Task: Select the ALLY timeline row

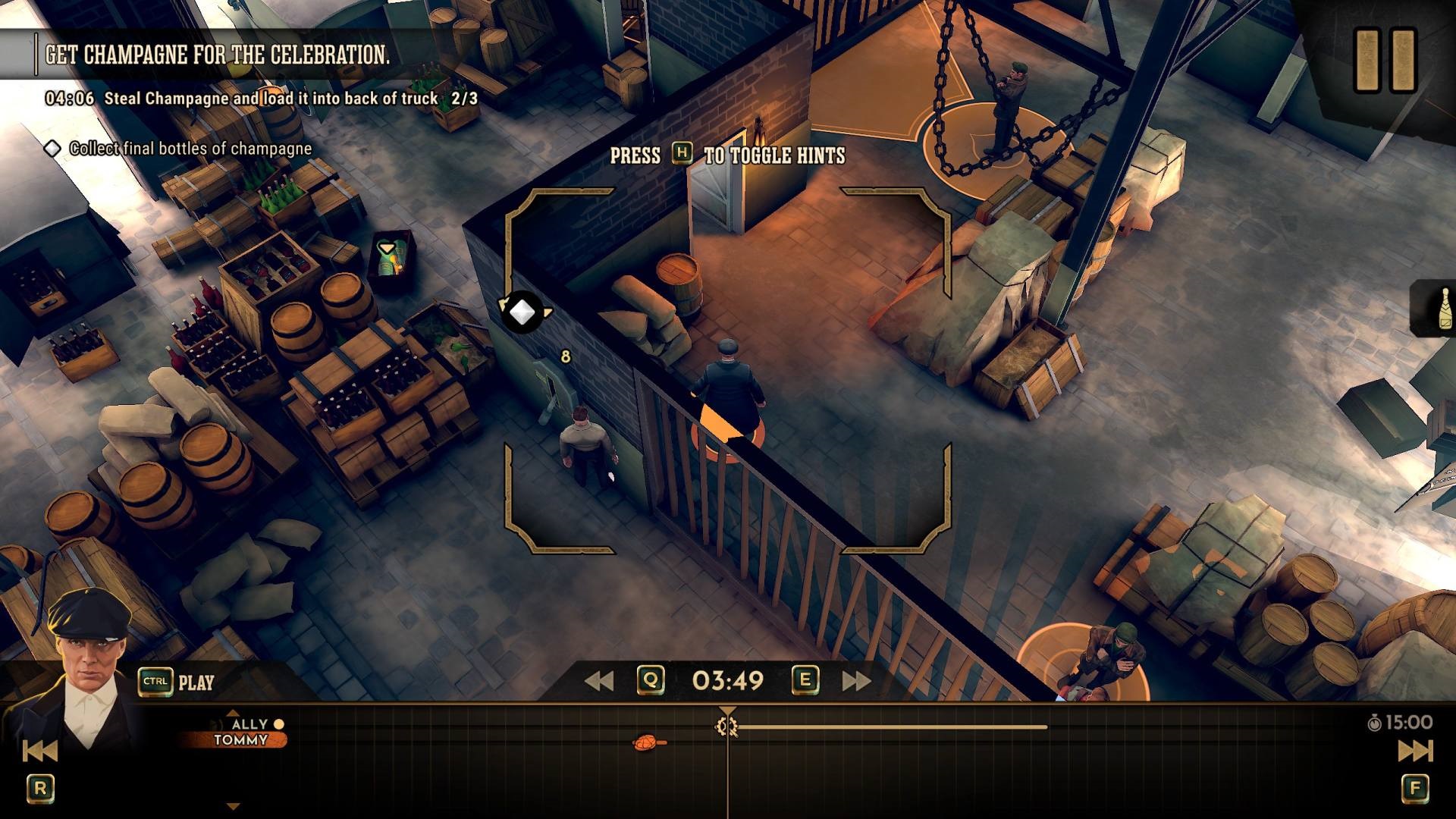Action: 250,724
